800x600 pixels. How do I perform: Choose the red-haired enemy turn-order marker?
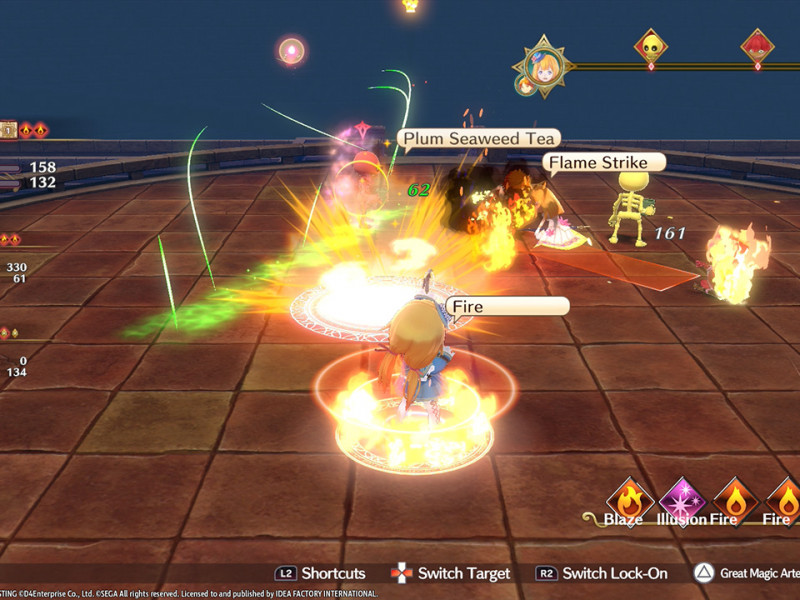pos(757,46)
